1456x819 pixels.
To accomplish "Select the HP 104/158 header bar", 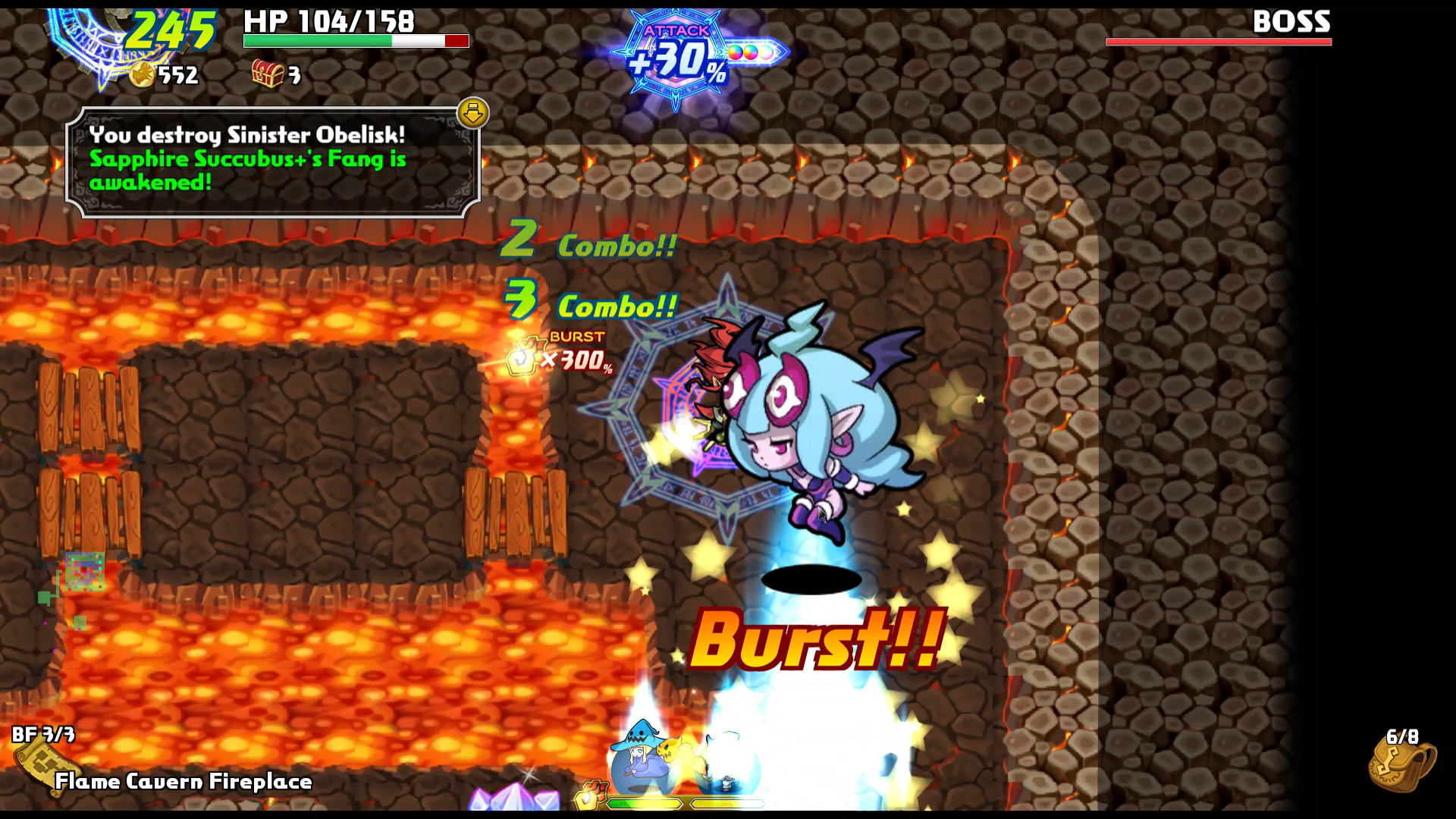I will [x=325, y=23].
